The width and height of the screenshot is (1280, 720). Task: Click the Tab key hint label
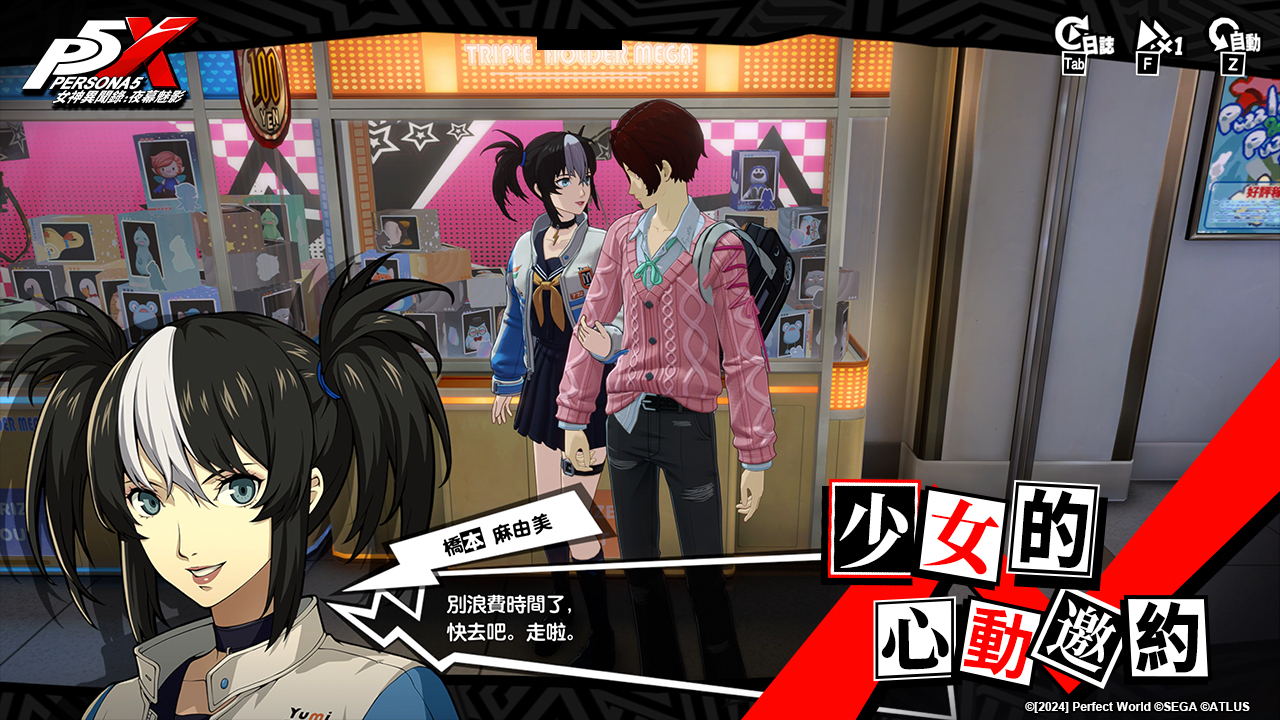pyautogui.click(x=1075, y=63)
